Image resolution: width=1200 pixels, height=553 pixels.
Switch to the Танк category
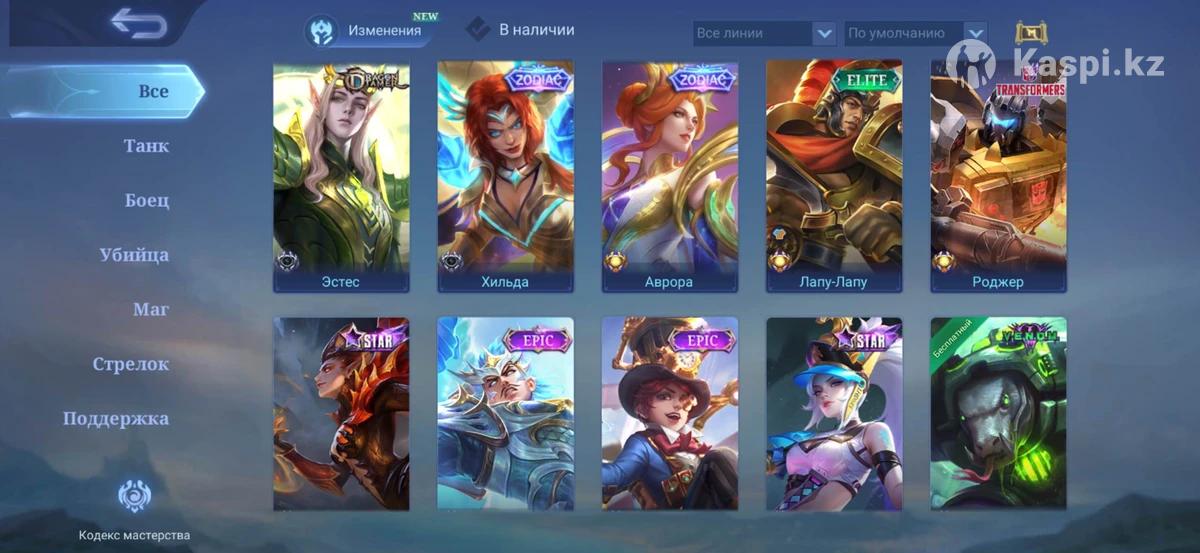pos(146,146)
